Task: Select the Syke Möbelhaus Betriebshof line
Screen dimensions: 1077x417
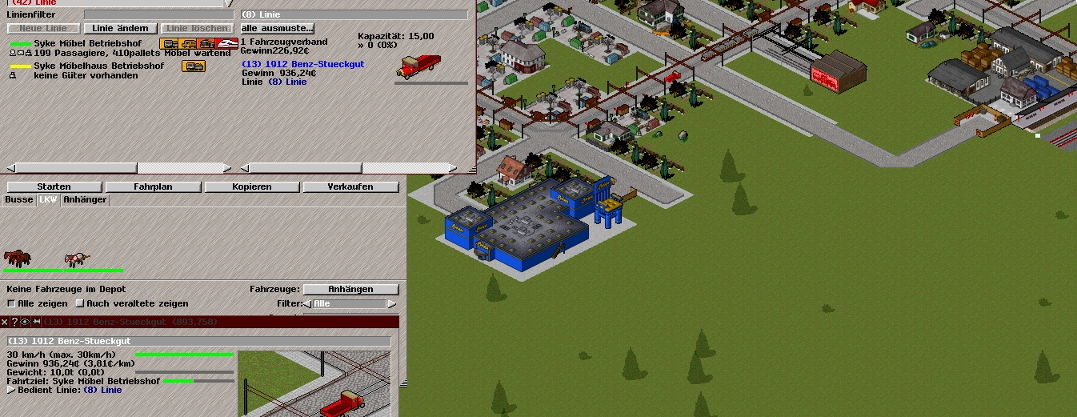Action: (89, 66)
